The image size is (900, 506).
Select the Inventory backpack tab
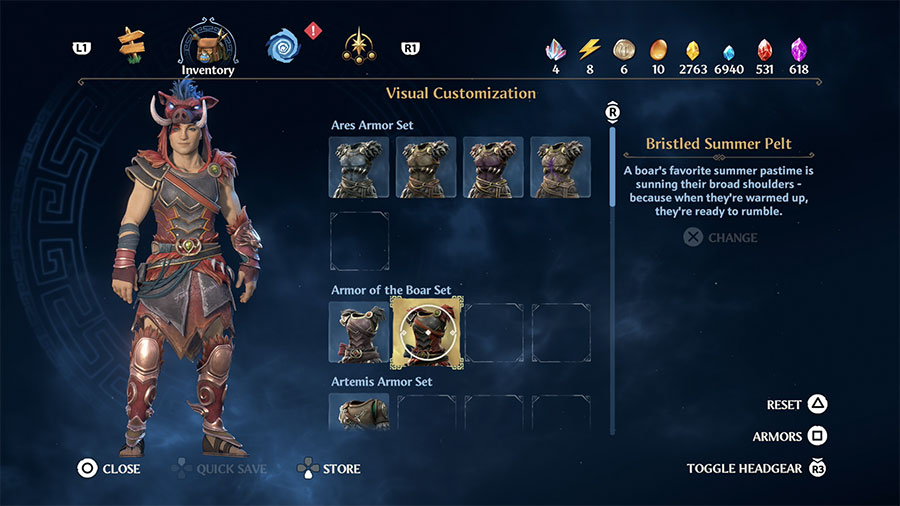(x=207, y=46)
